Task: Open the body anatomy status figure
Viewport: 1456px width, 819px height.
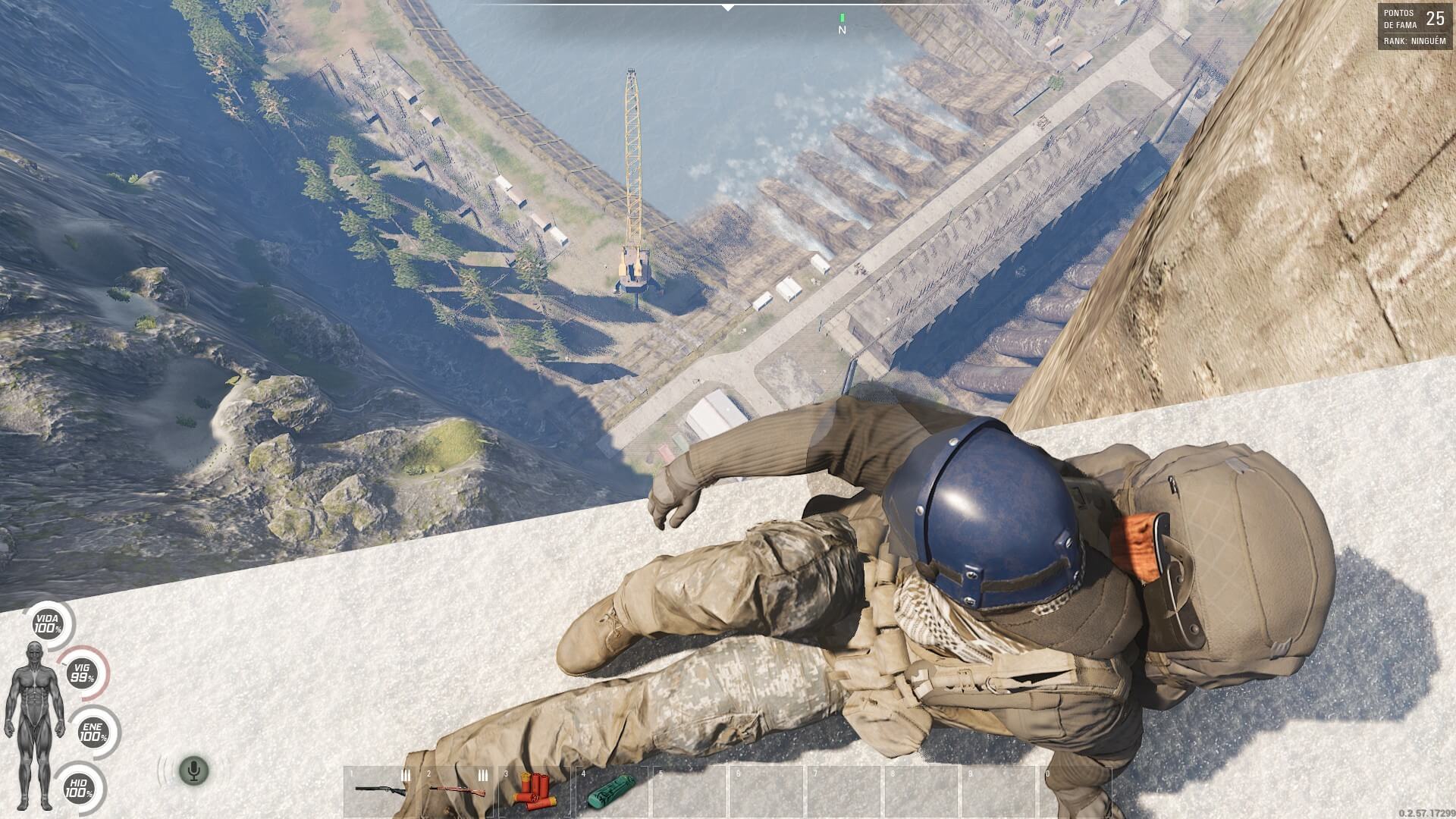Action: [x=33, y=724]
